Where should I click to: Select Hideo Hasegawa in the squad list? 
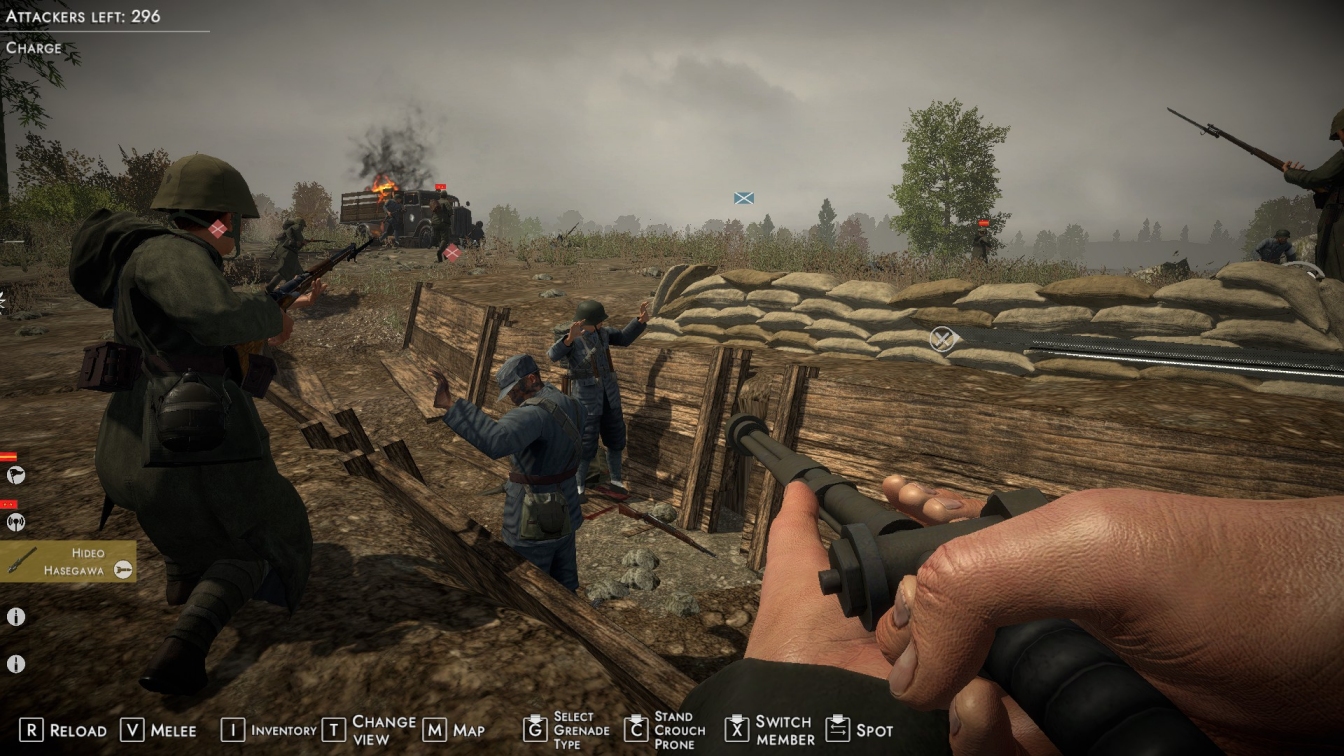68,562
